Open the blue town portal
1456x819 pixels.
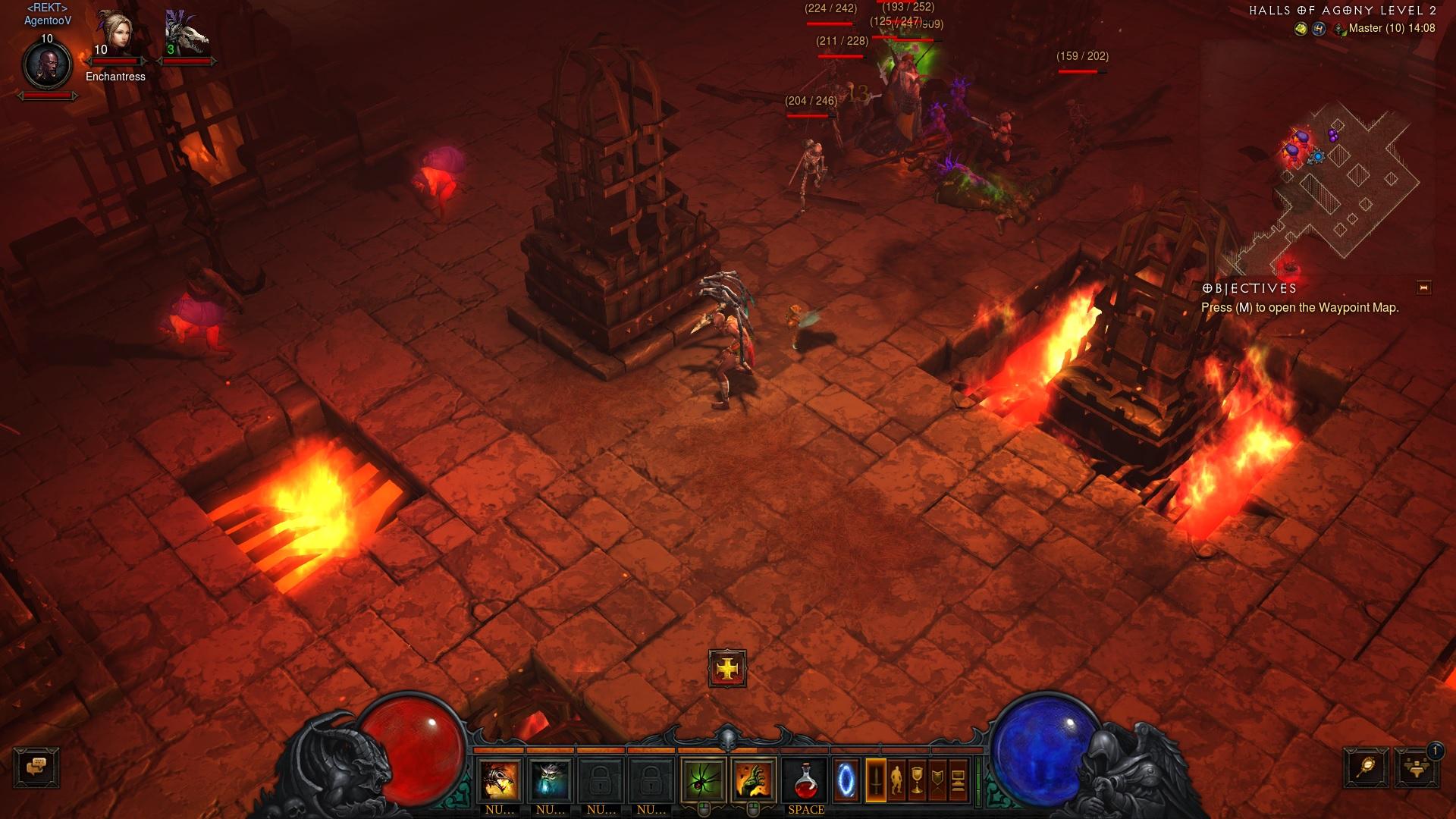click(x=846, y=780)
